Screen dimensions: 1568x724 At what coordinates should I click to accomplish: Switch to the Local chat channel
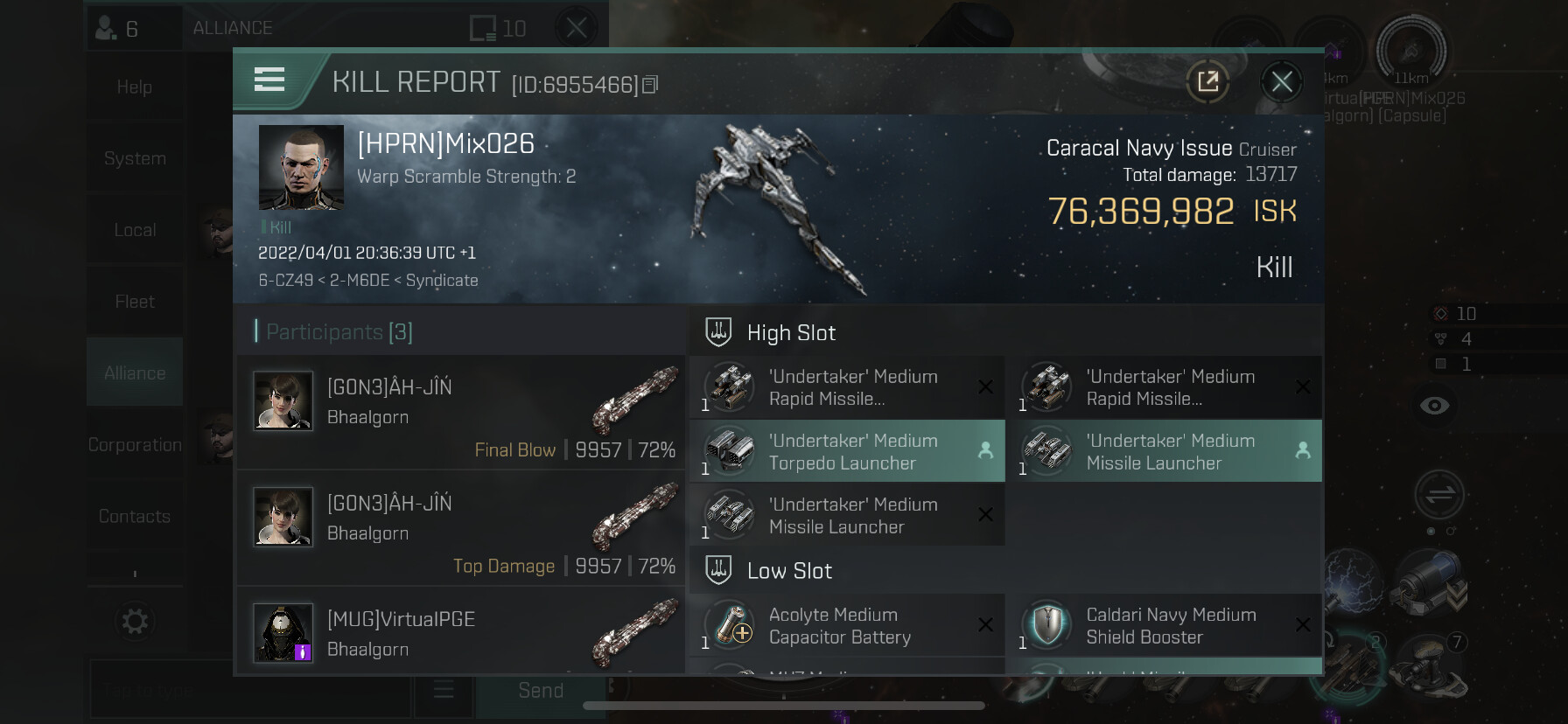[x=135, y=230]
